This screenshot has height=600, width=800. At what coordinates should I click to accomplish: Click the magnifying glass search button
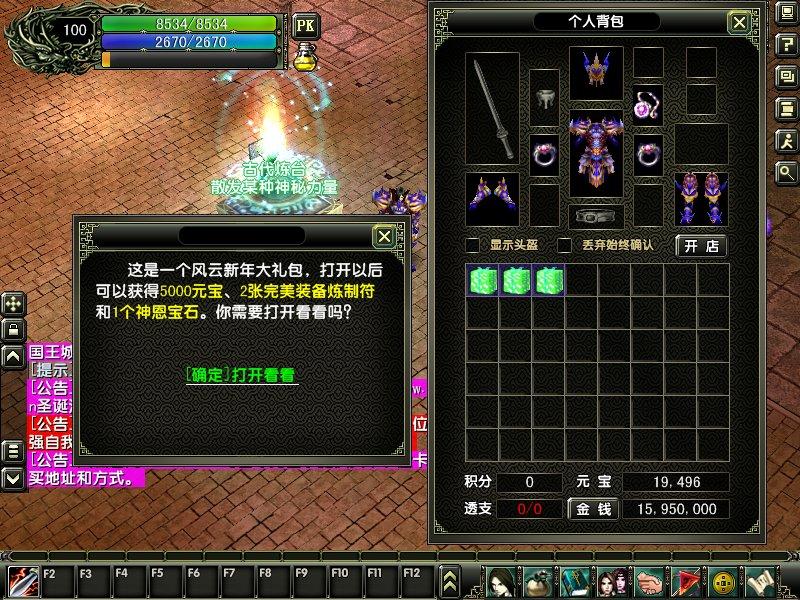(x=787, y=173)
